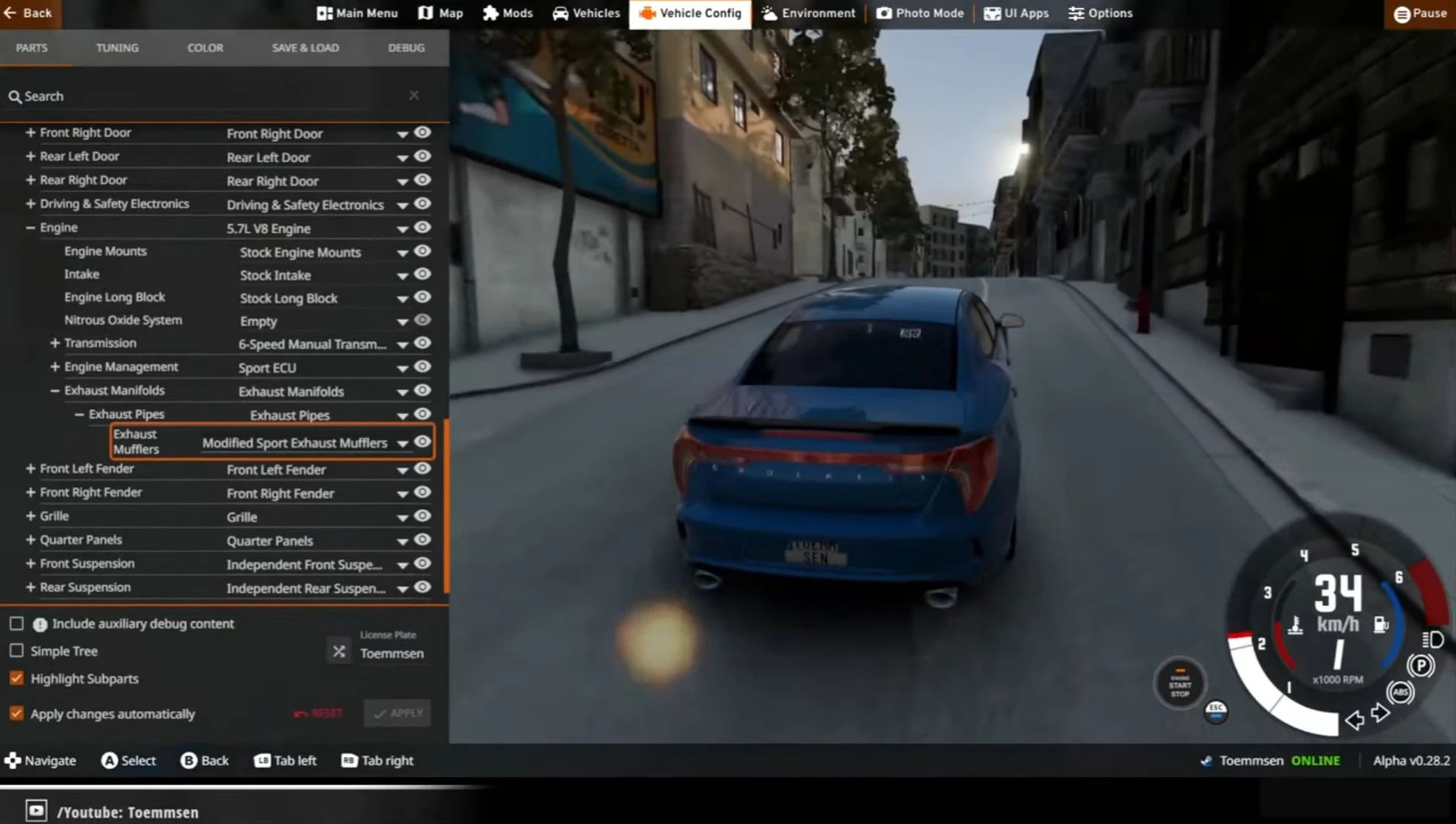This screenshot has height=824, width=1456.
Task: Collapse the Exhaust Manifolds section
Action: [54, 390]
